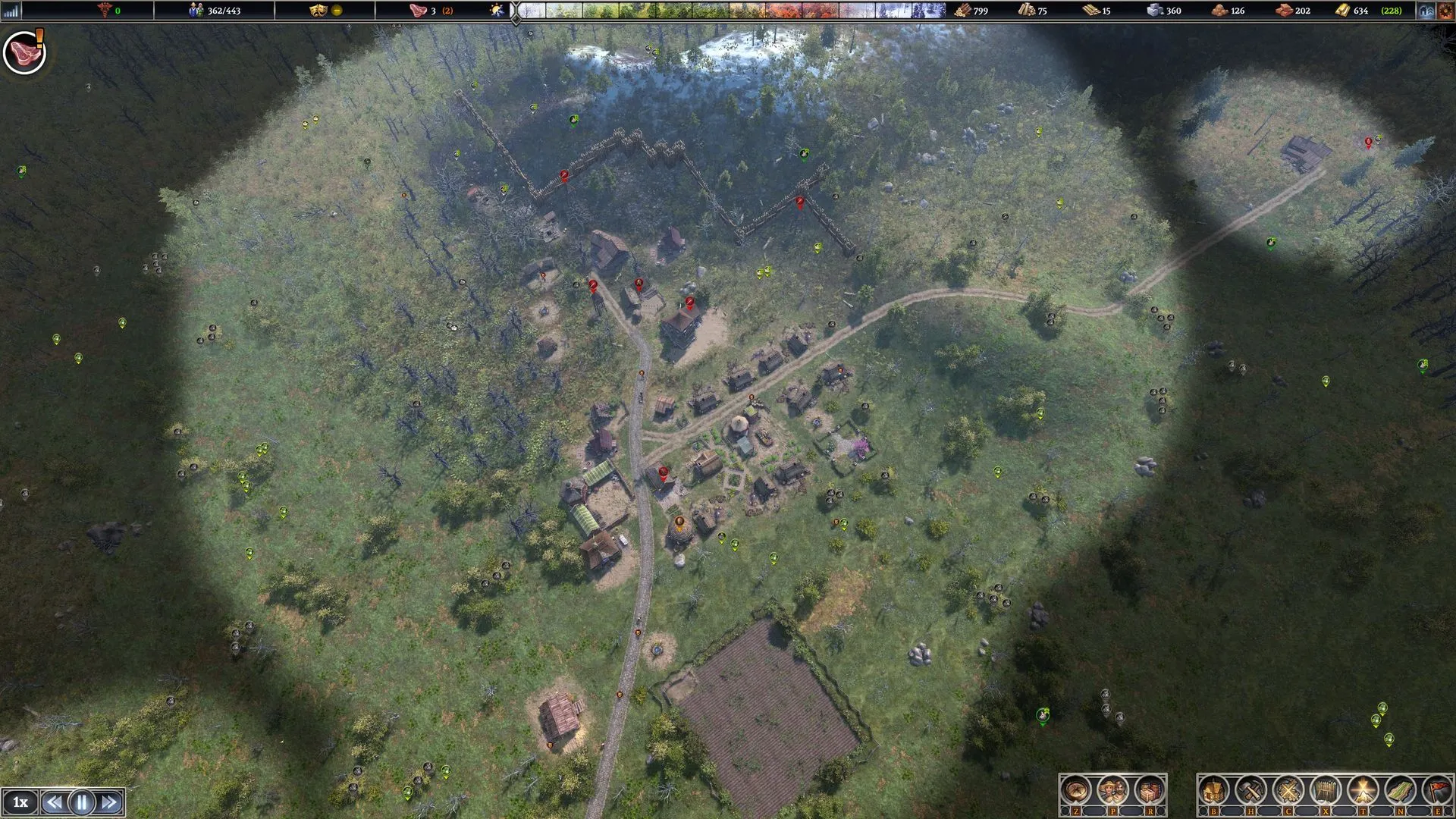The image size is (1456, 819).
Task: Select the road and field plot tool
Action: [1400, 791]
